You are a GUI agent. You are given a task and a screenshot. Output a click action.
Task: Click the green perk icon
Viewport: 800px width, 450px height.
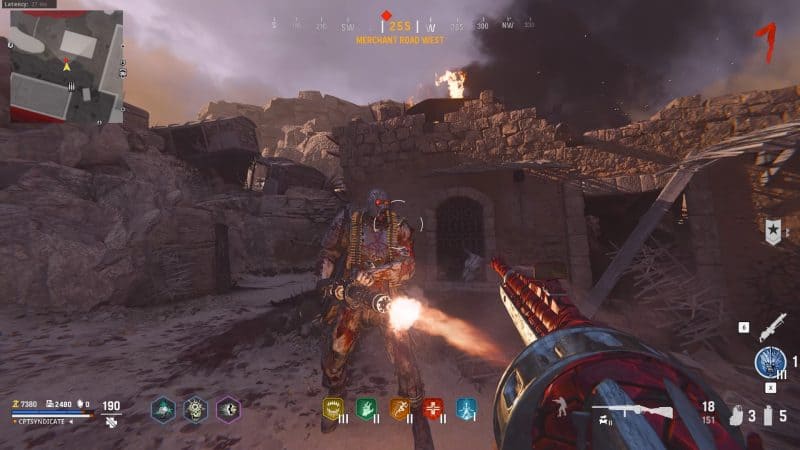pos(366,408)
